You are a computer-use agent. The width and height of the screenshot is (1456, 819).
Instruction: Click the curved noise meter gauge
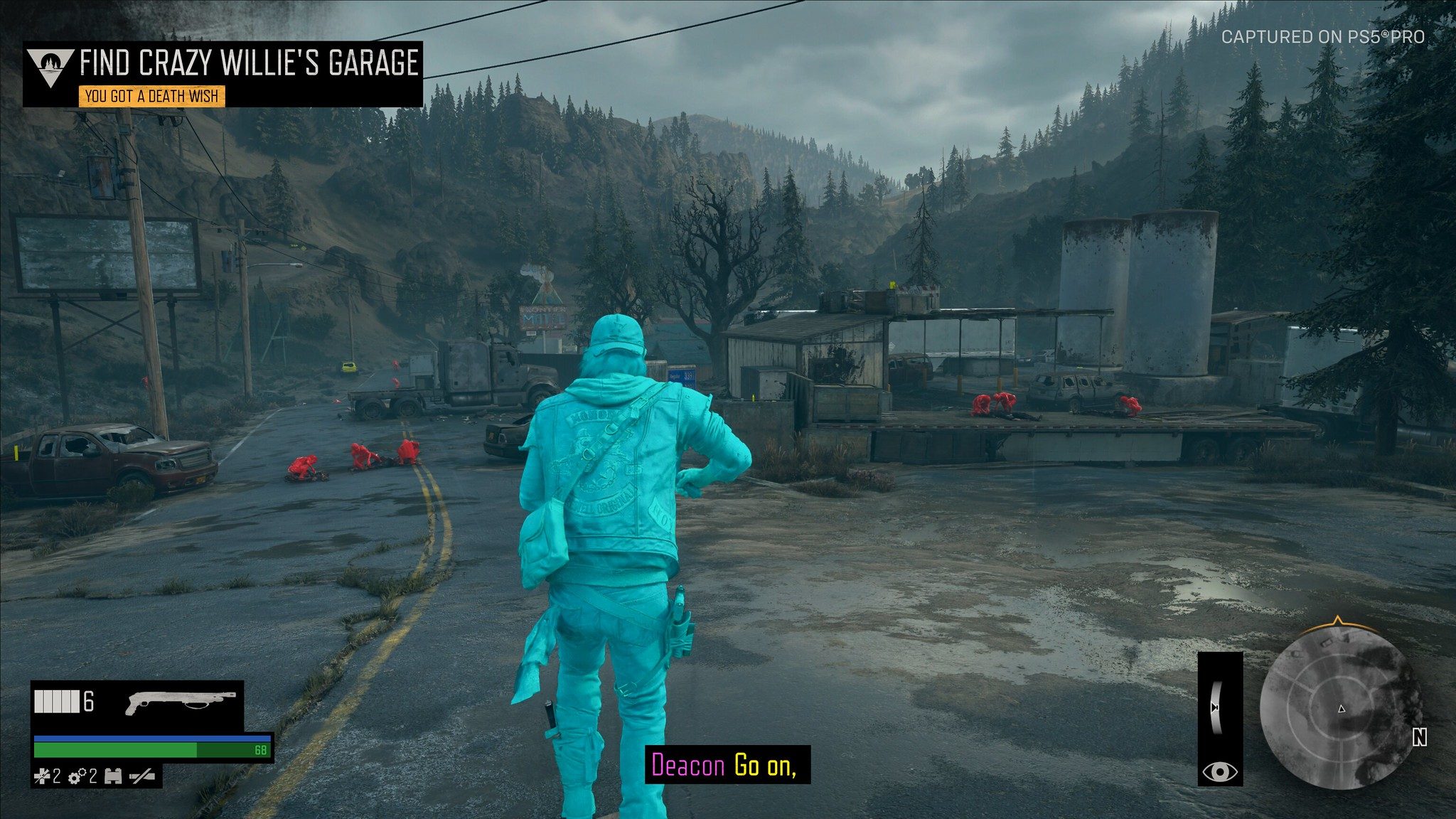tap(1216, 708)
